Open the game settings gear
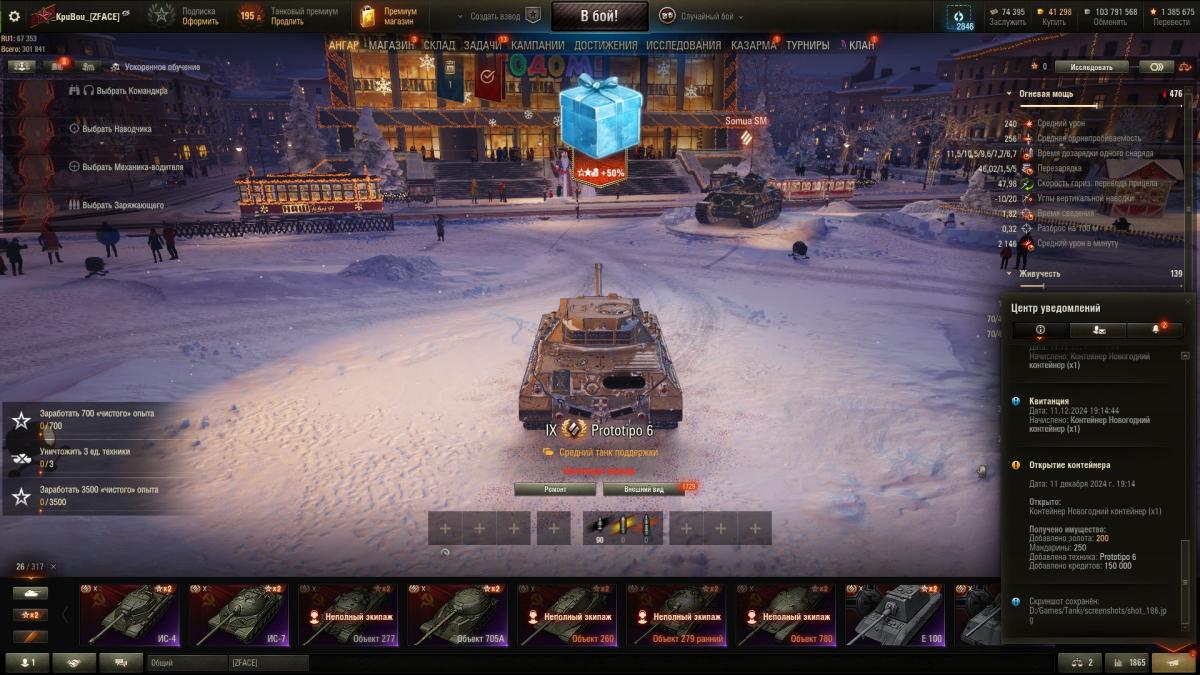This screenshot has height=675, width=1200. (x=14, y=16)
